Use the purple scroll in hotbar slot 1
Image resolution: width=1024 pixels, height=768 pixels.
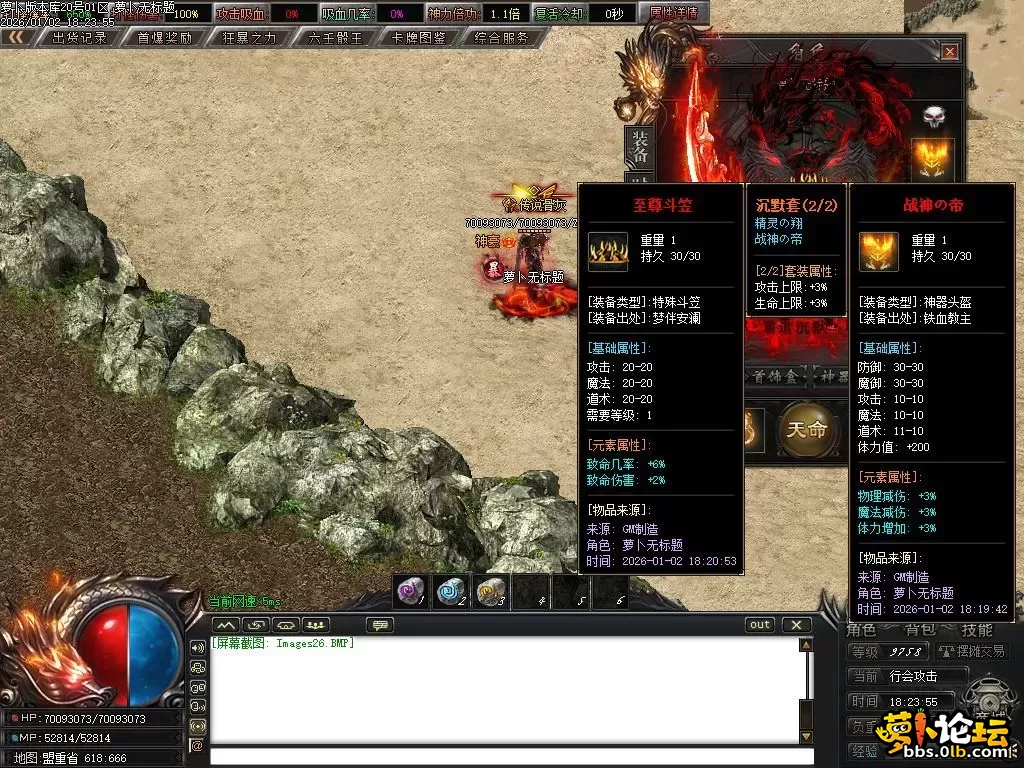pos(409,591)
